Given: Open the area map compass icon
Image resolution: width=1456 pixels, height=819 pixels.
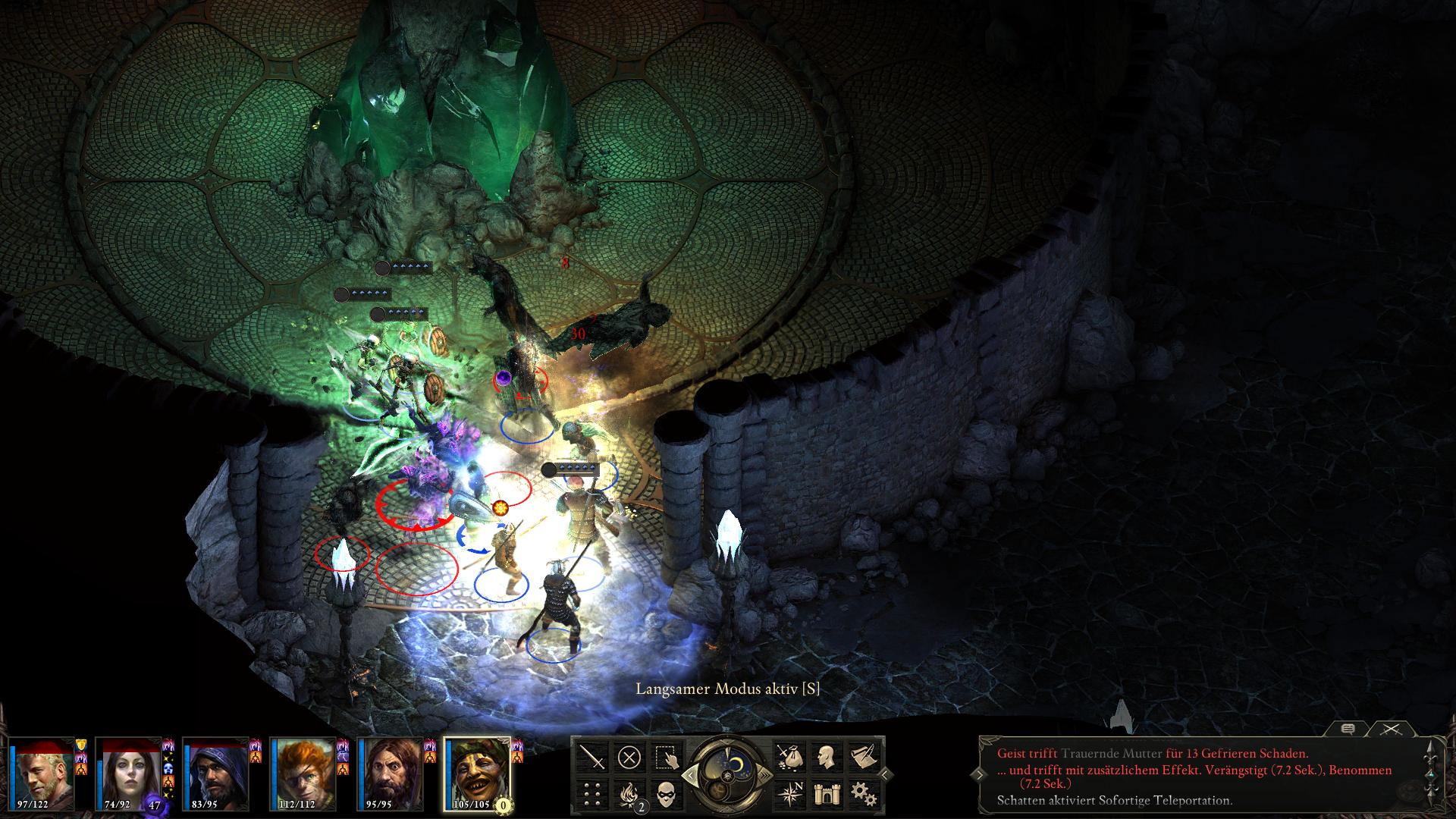Looking at the screenshot, I should [x=789, y=793].
